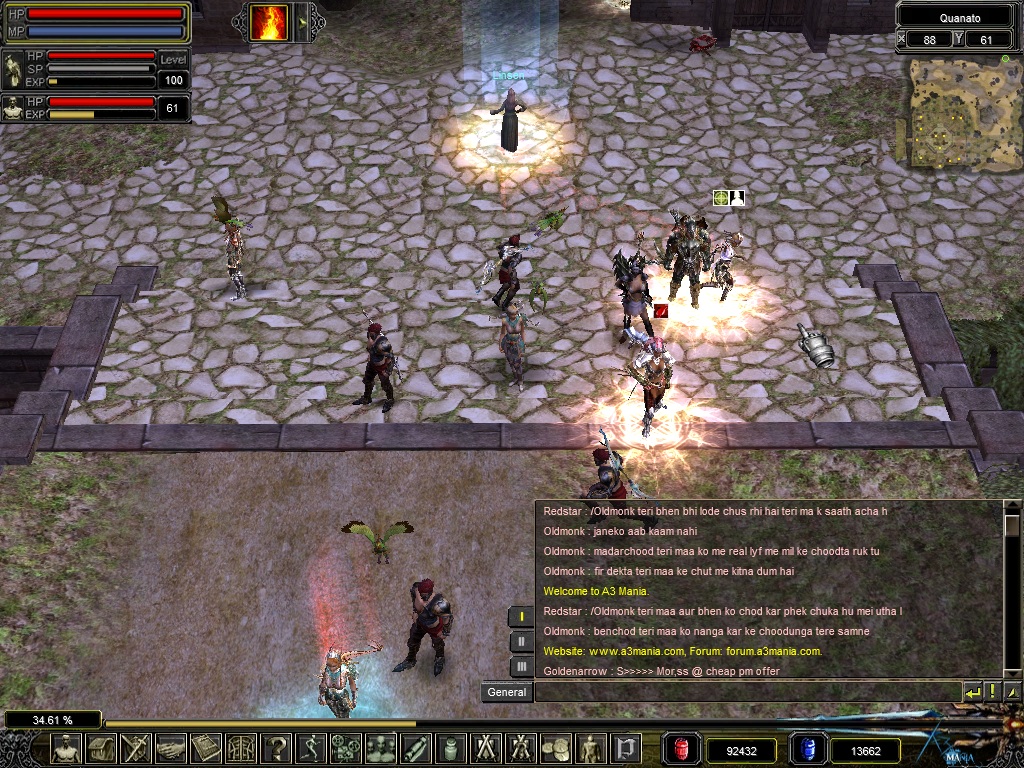
Task: Click the three faces party icon
Action: tap(381, 747)
